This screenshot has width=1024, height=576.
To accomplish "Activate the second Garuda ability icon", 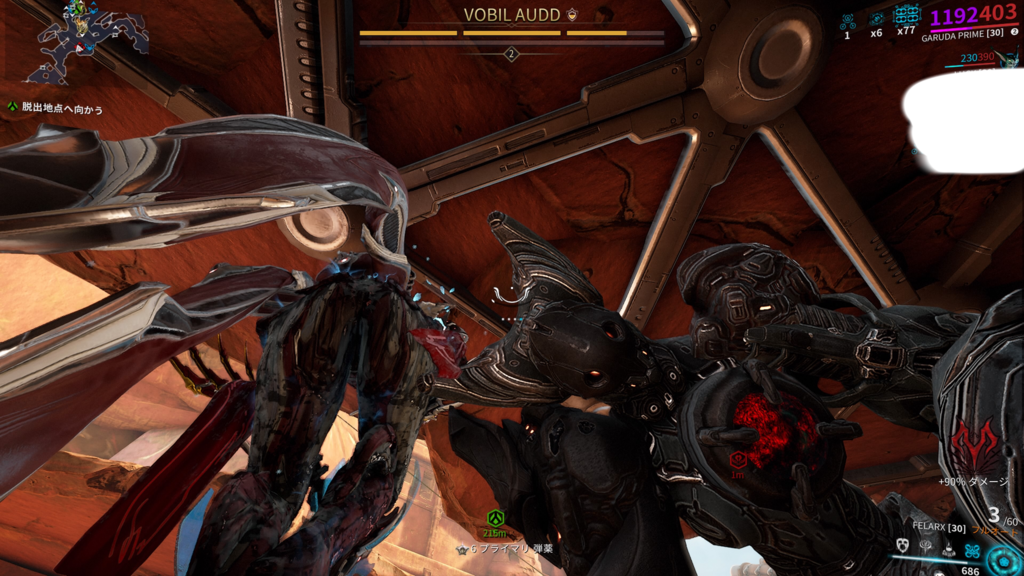I will point(925,547).
